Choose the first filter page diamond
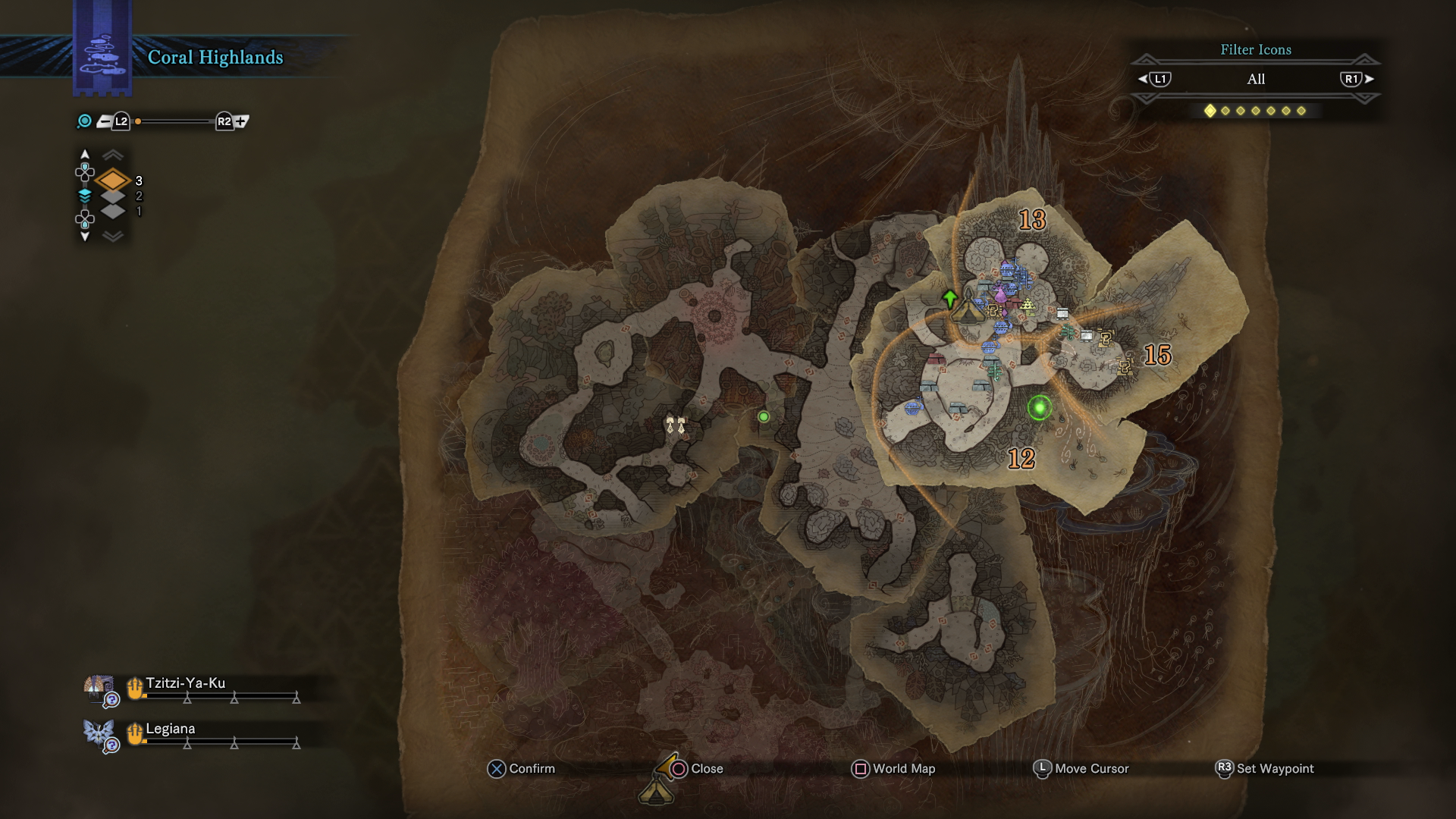This screenshot has width=1456, height=819. pos(1210,111)
